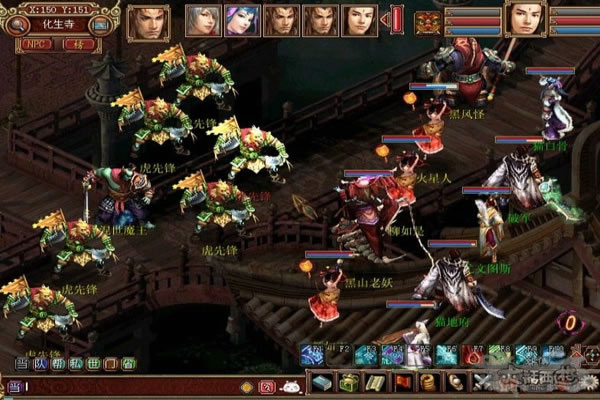
Task: Open the scroll quest log icon
Action: tap(374, 382)
